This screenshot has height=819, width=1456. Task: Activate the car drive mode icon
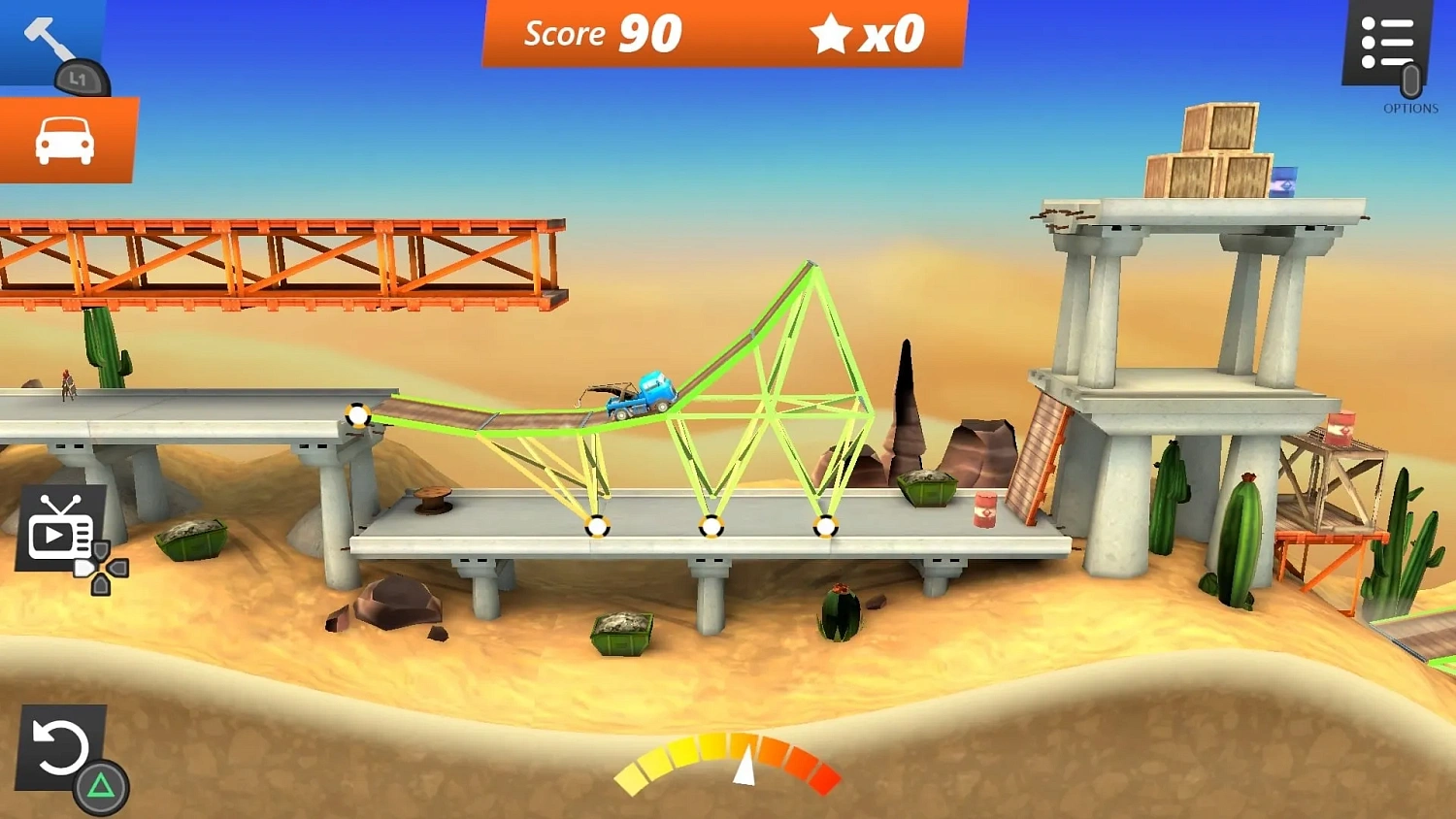66,139
